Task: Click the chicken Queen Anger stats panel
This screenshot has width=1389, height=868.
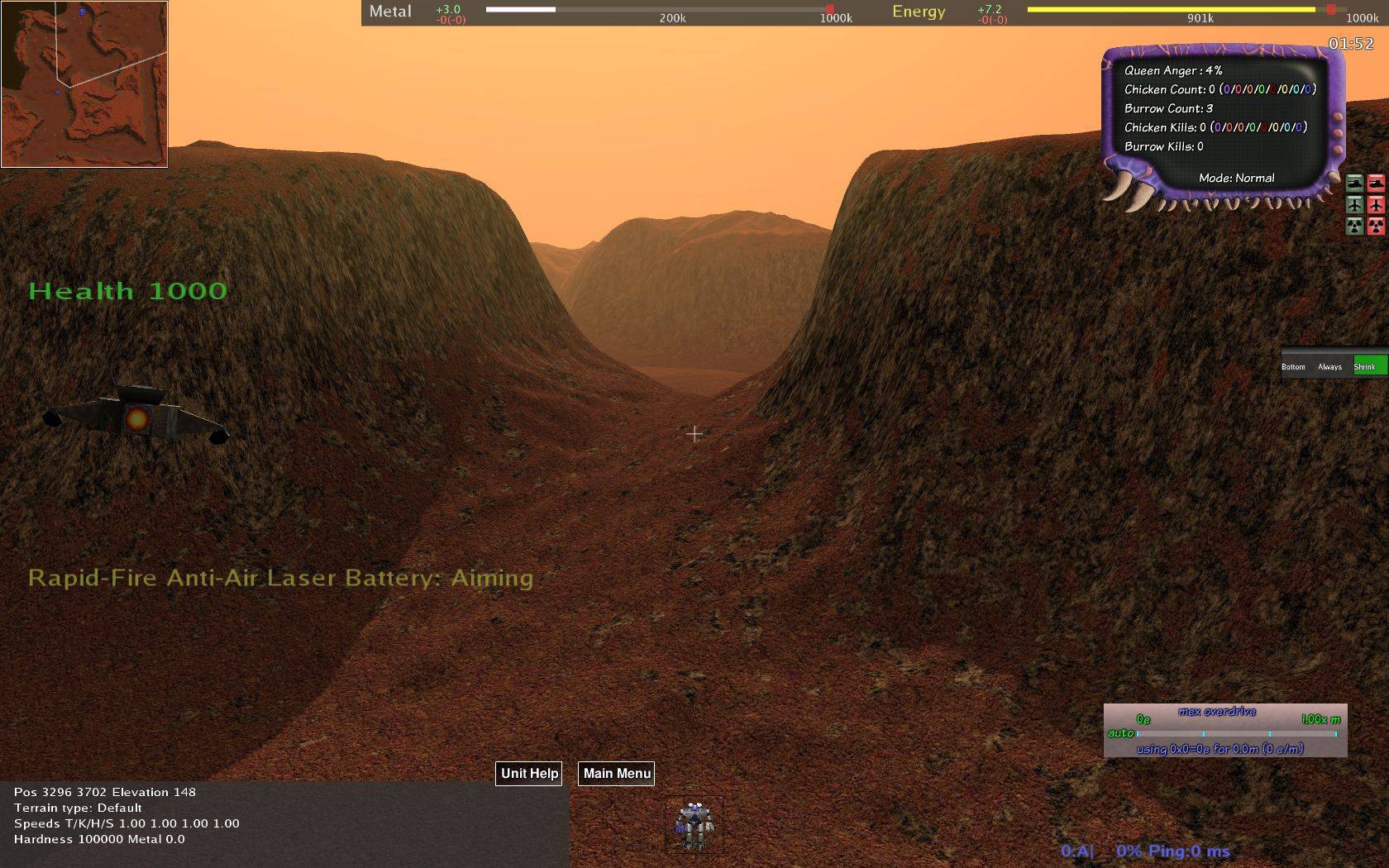Action: (x=1222, y=124)
